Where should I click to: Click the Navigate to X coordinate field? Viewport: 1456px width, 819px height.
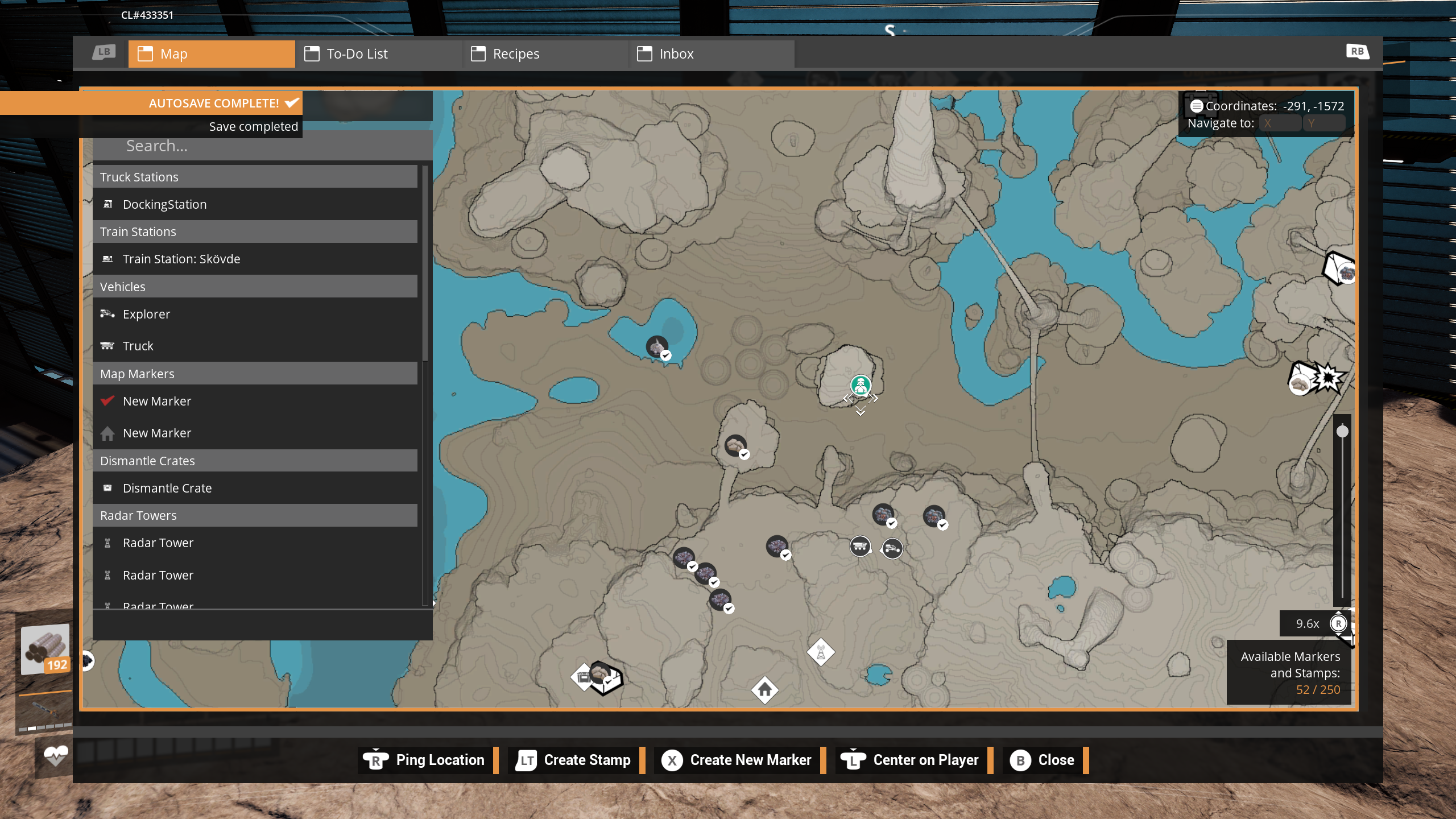(1280, 123)
